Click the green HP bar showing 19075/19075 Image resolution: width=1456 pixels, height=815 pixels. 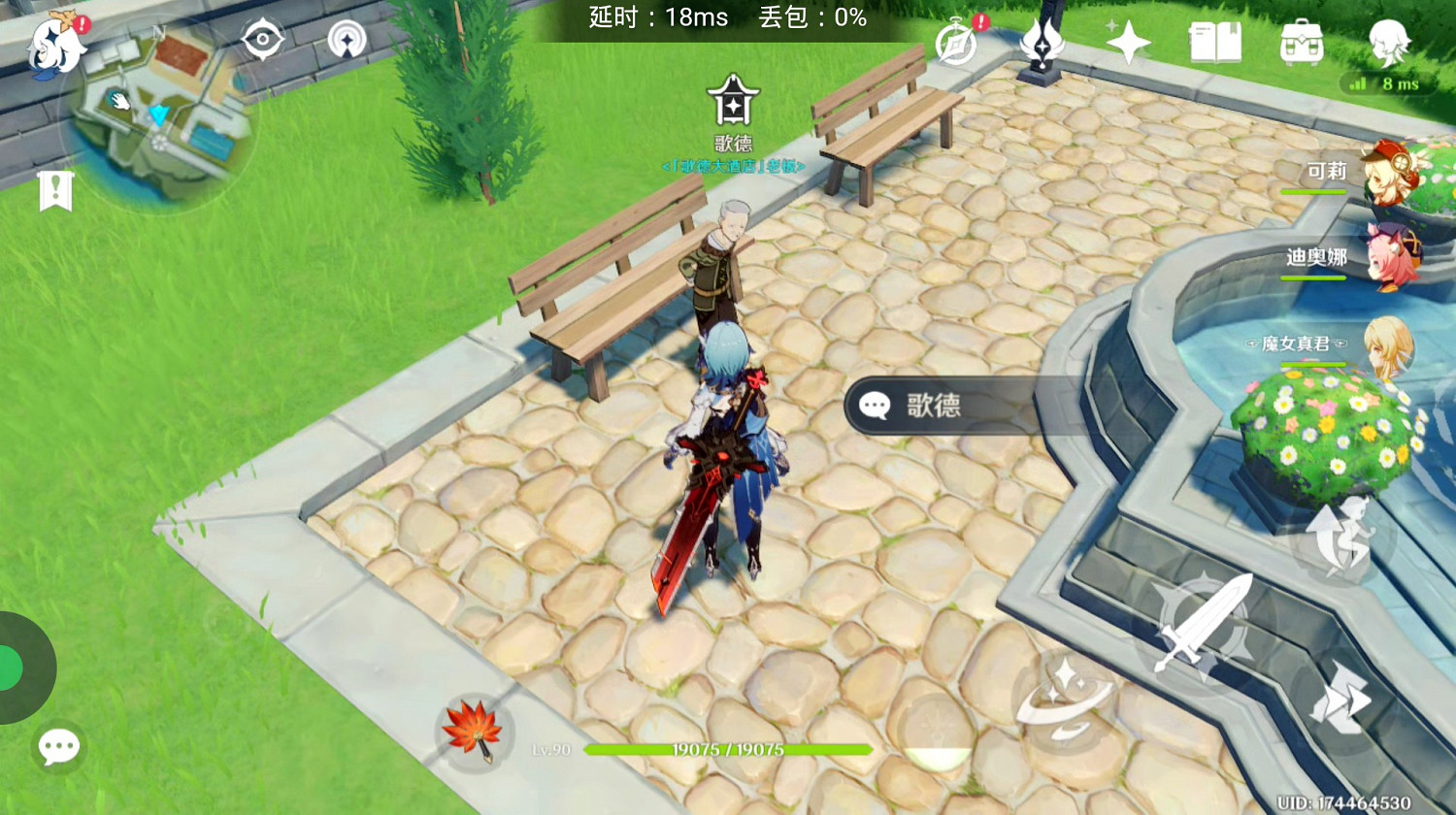(x=726, y=749)
